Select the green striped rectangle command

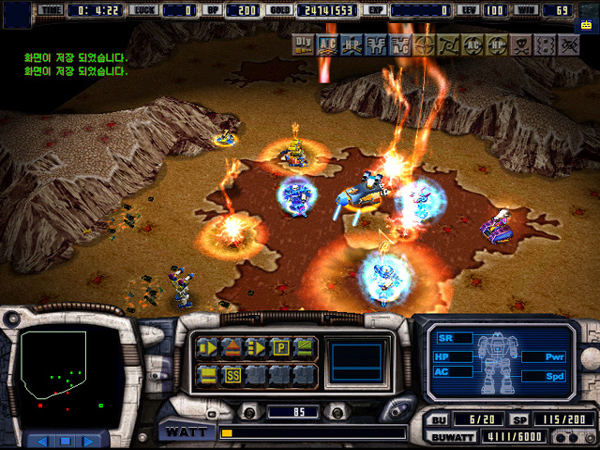tap(304, 348)
